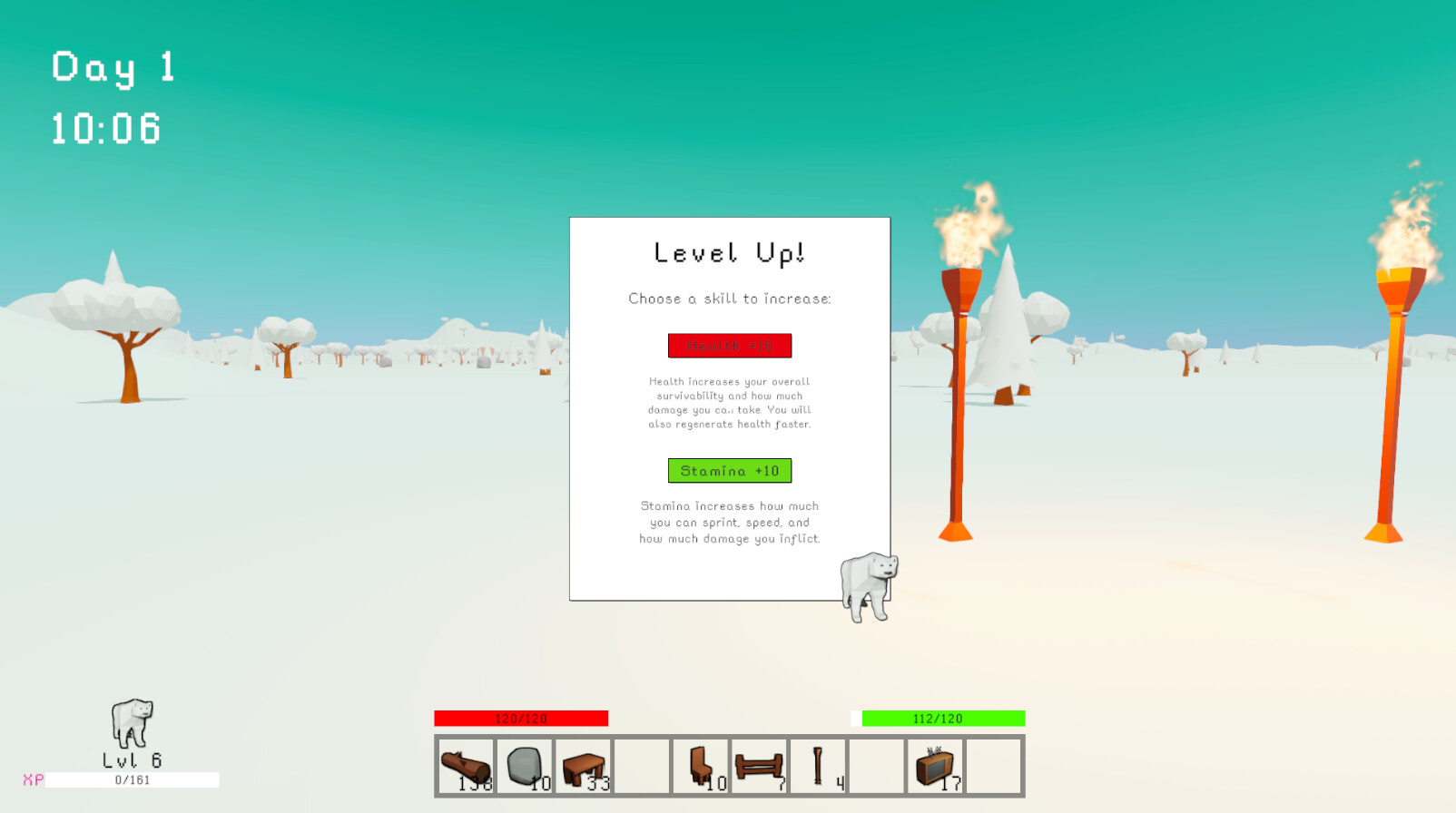
Task: Select the wooden club item showing 4
Action: (x=817, y=765)
